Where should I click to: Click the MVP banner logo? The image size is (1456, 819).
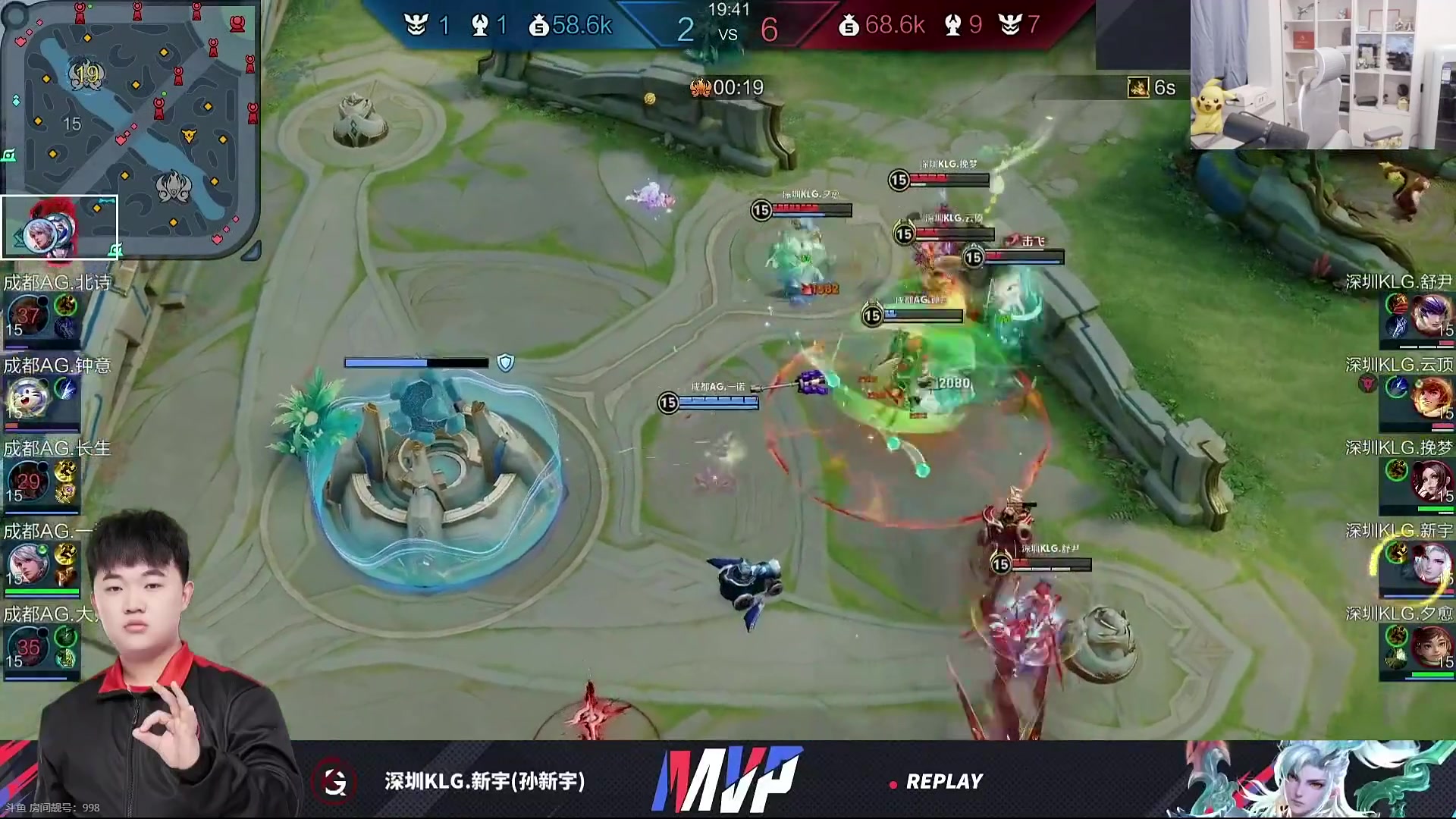726,780
